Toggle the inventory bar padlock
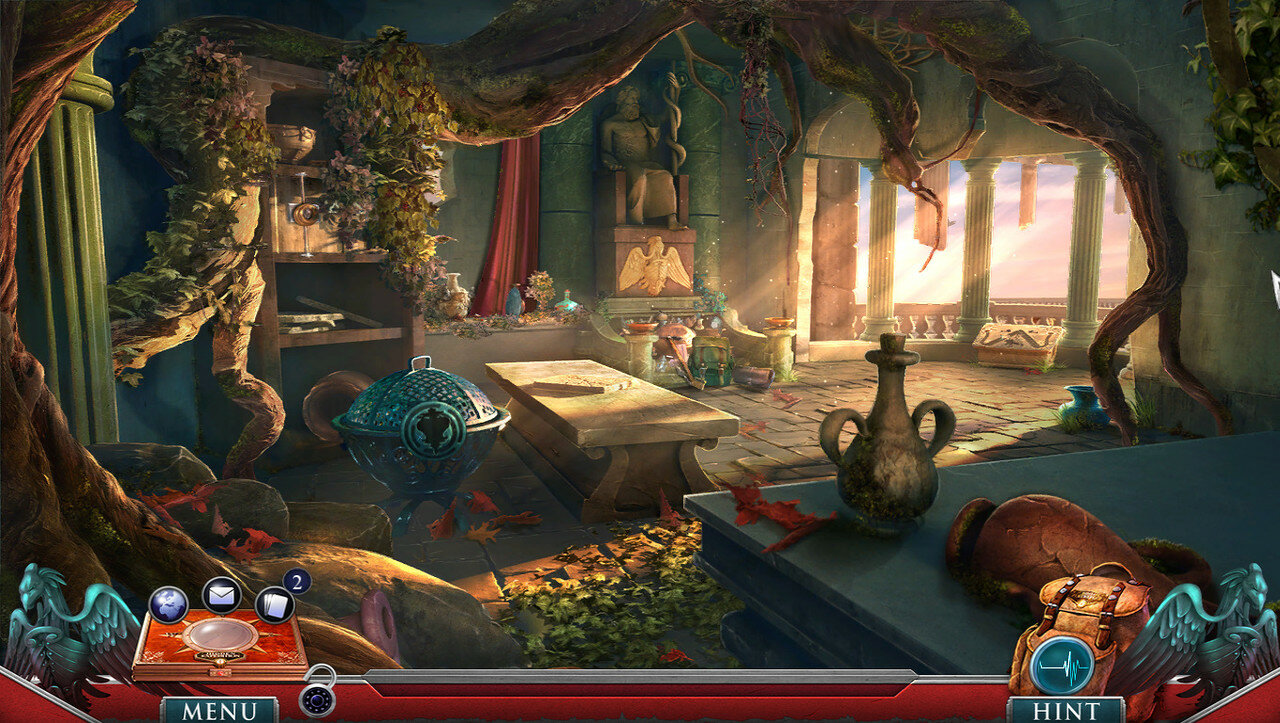1280x723 pixels. (x=320, y=700)
